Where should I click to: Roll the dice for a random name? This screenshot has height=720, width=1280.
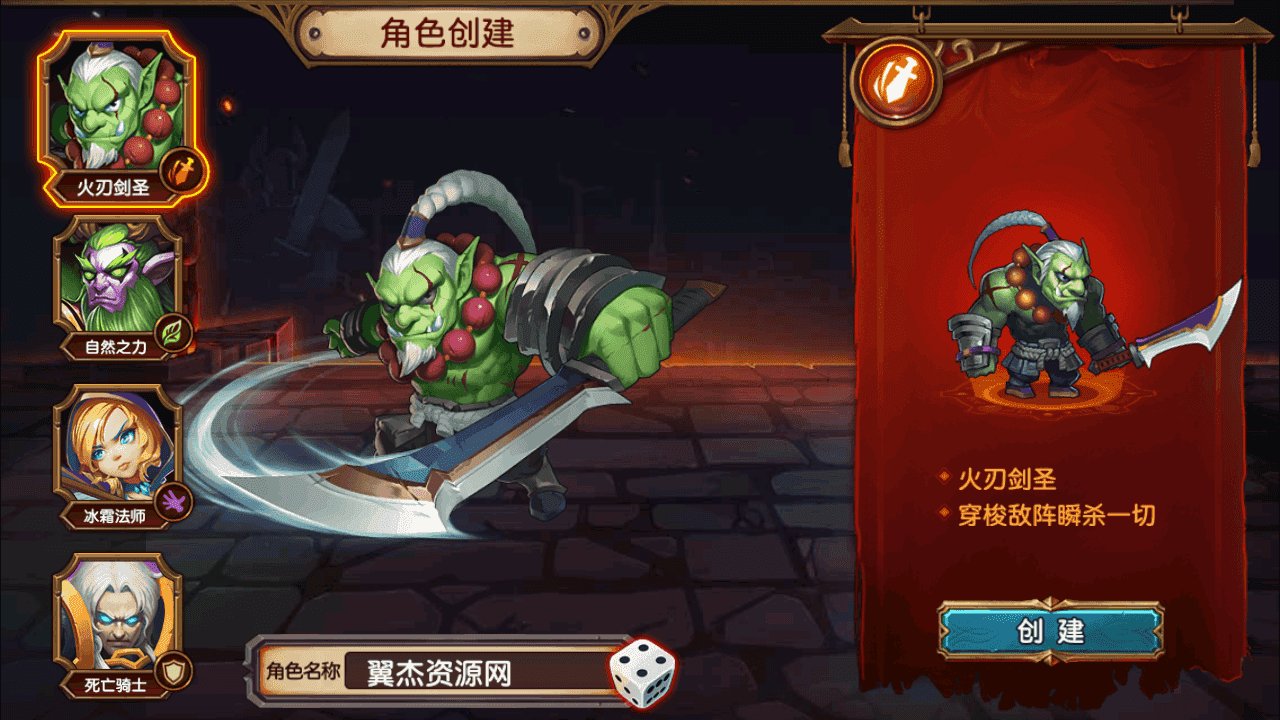[643, 670]
